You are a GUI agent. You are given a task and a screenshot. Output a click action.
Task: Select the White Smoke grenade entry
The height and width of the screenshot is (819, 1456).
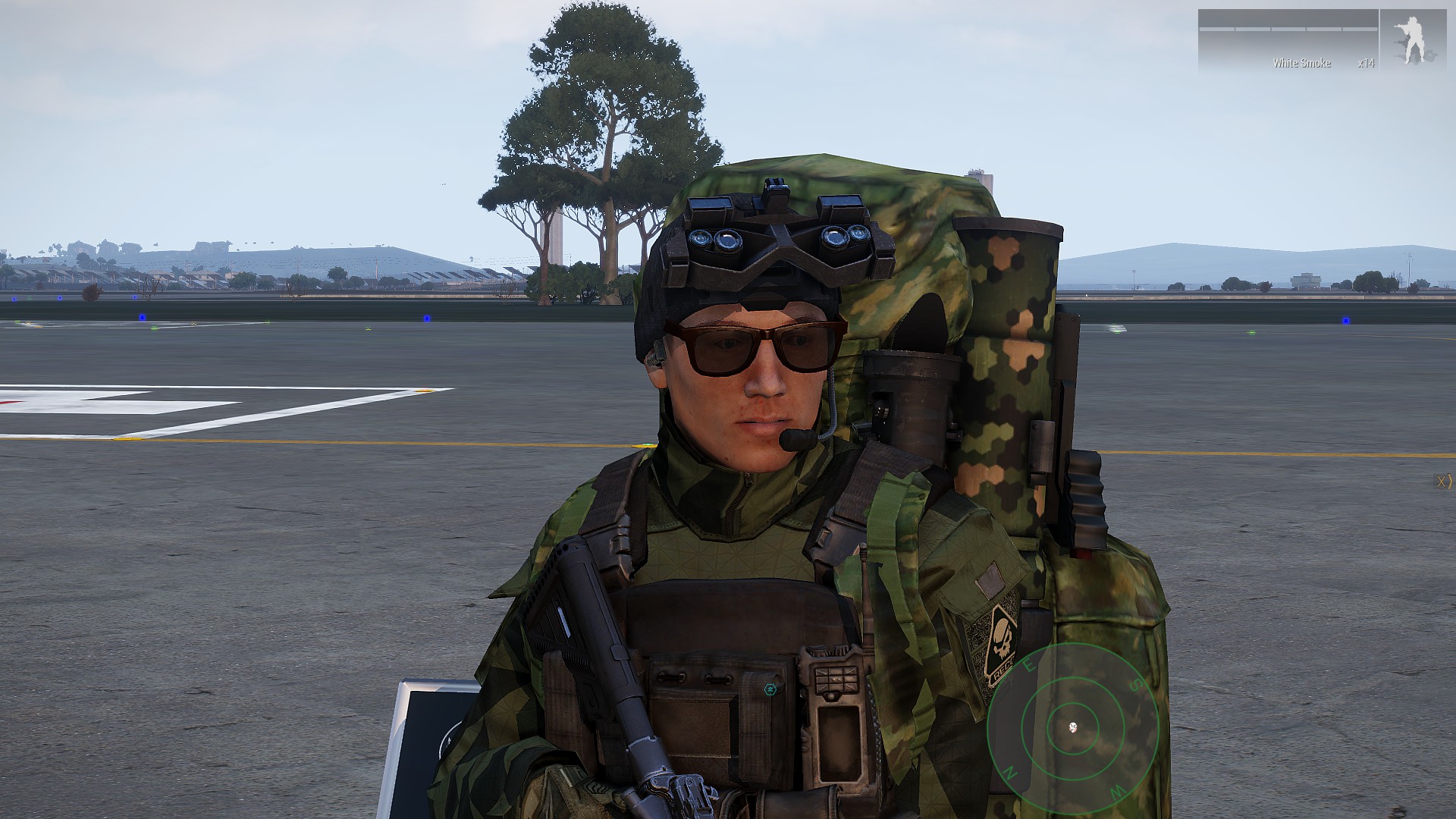coord(1301,63)
